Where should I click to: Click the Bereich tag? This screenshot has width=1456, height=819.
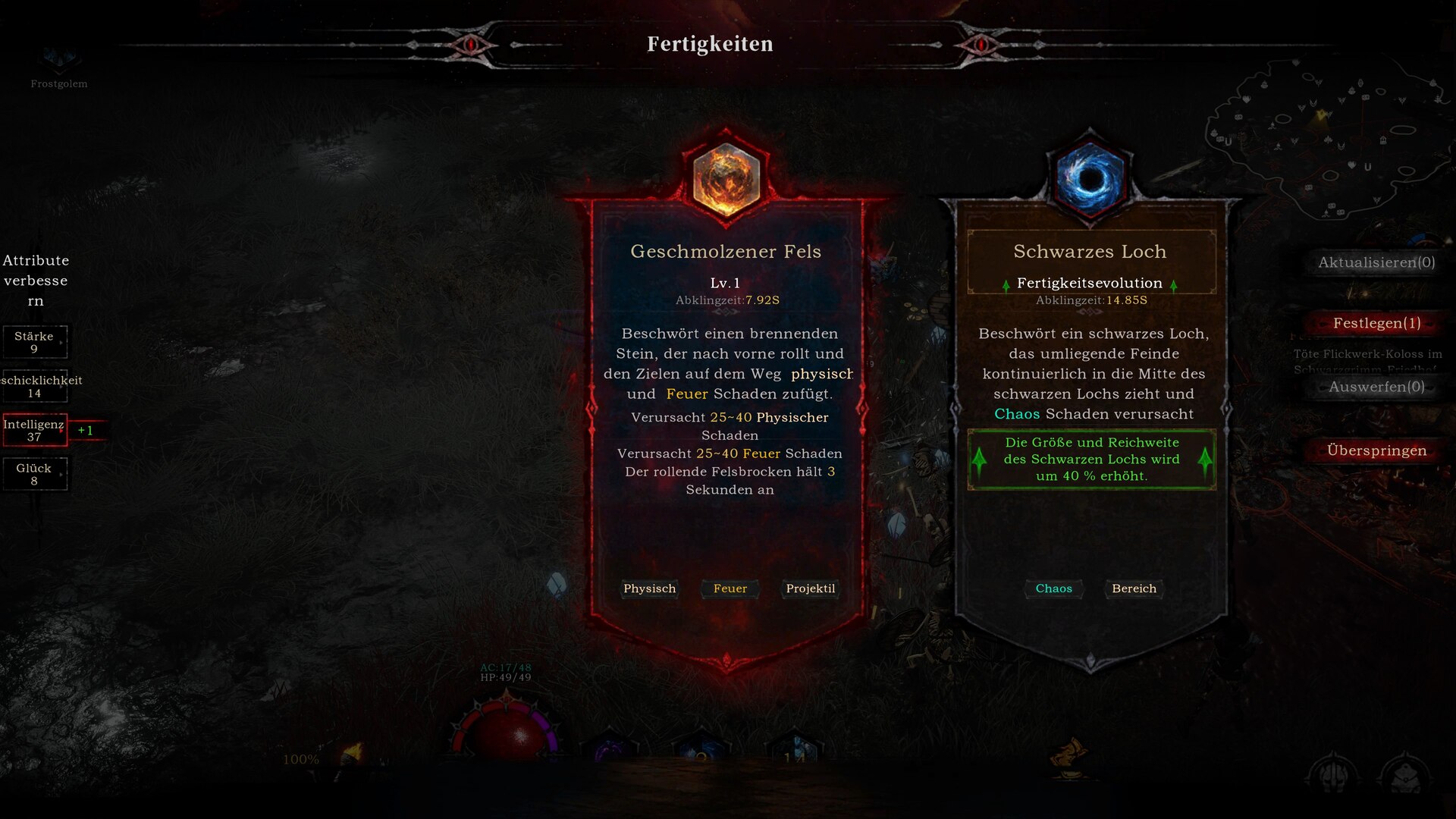click(1134, 588)
